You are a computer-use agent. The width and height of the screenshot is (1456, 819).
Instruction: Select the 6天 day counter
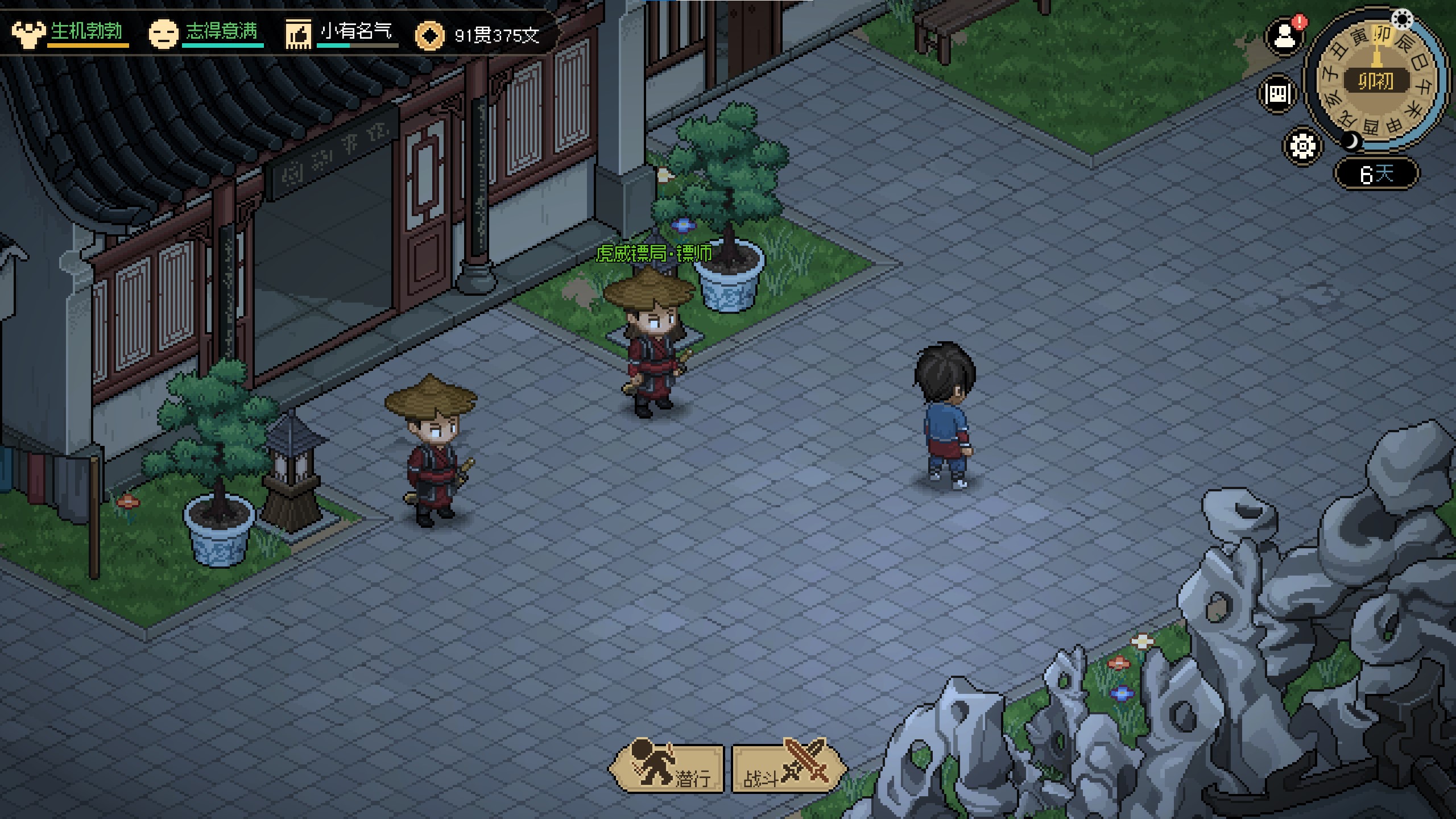[1376, 173]
